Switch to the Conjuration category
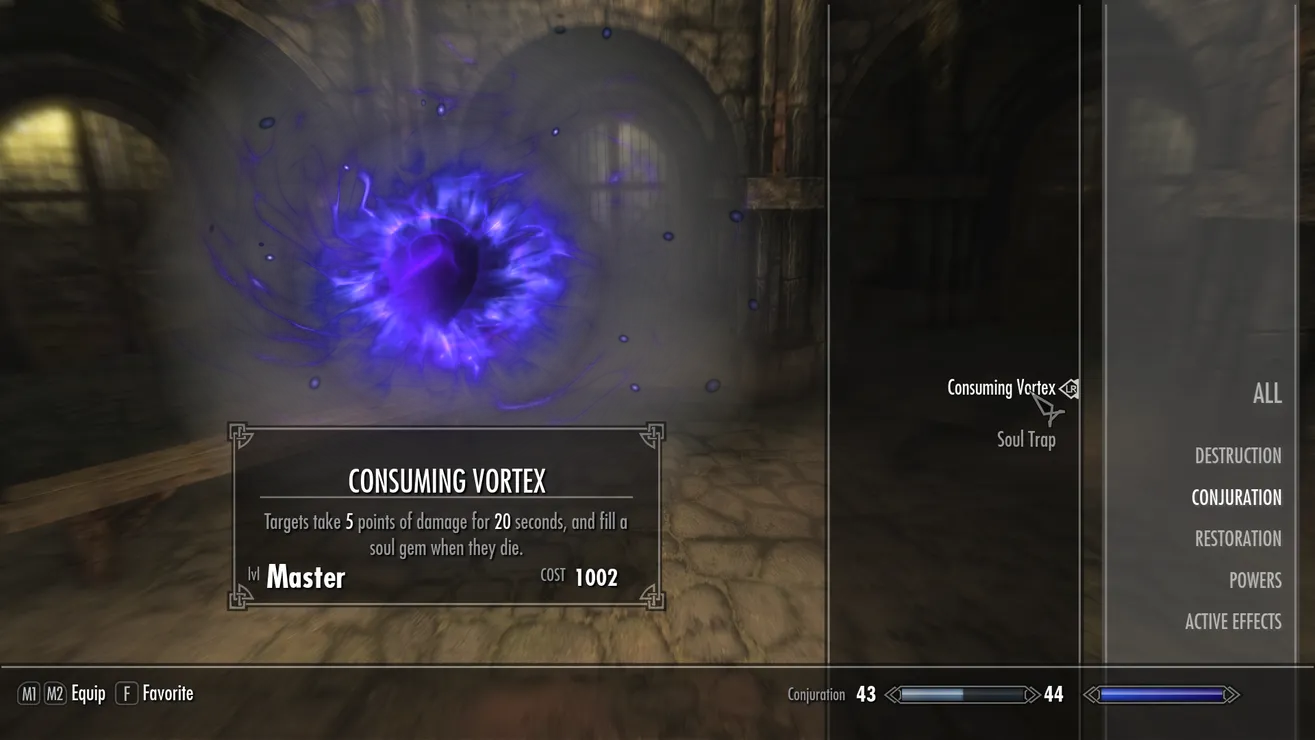 pyautogui.click(x=1236, y=498)
